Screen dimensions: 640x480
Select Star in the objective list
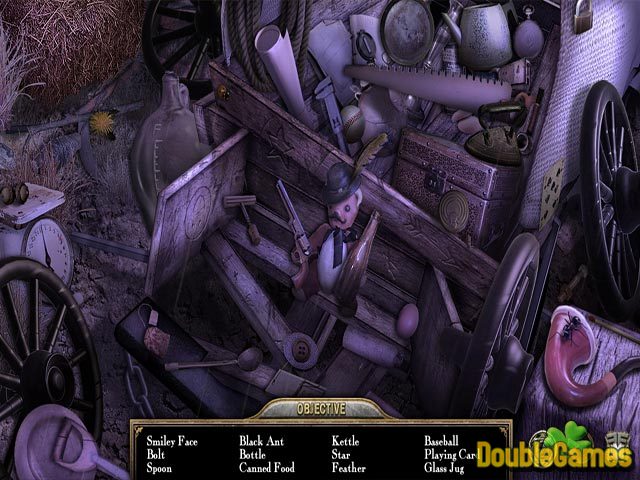[342, 453]
